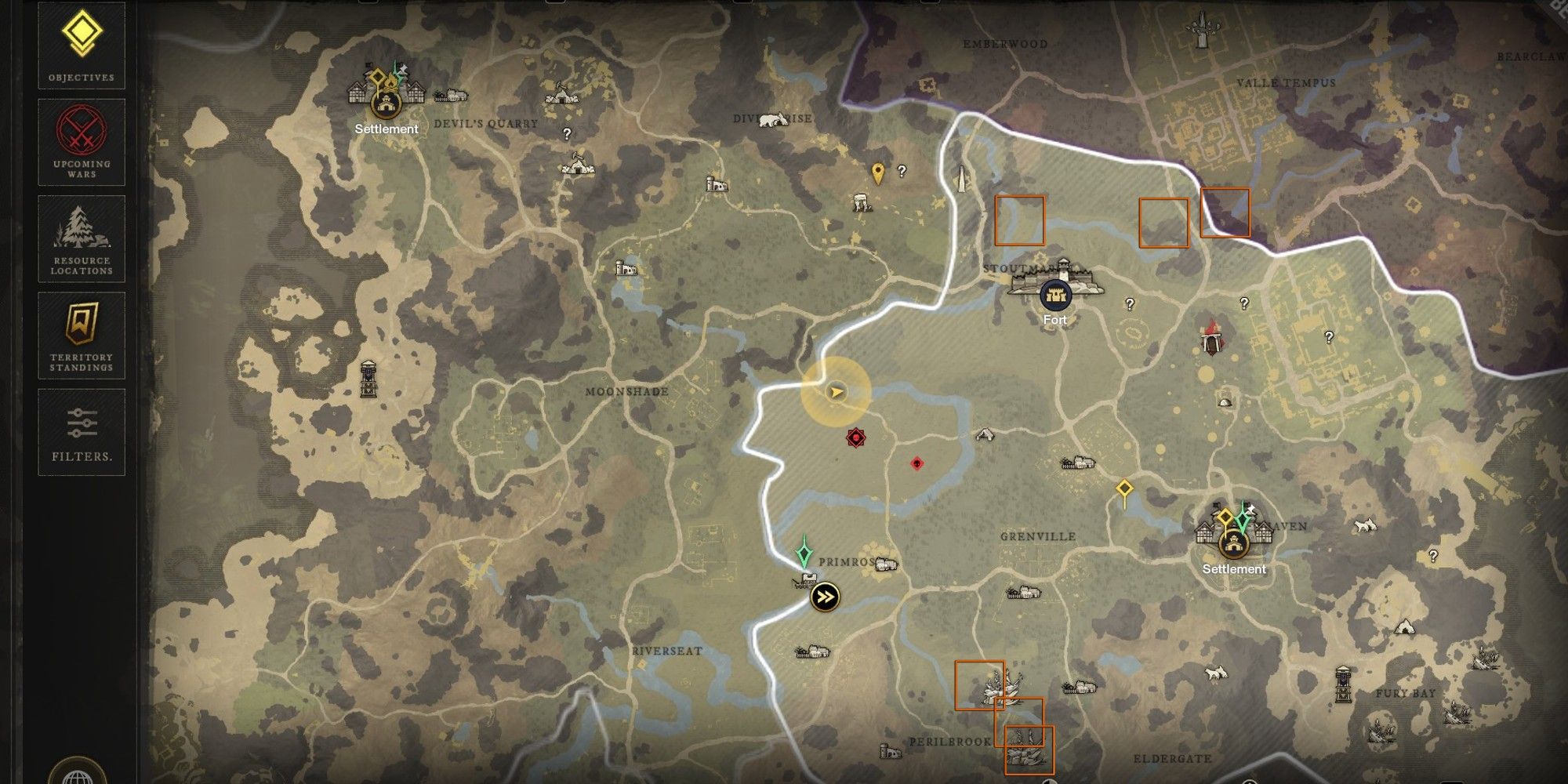Click the Fort label under Stoutmarch
The height and width of the screenshot is (784, 1568).
tap(1054, 320)
